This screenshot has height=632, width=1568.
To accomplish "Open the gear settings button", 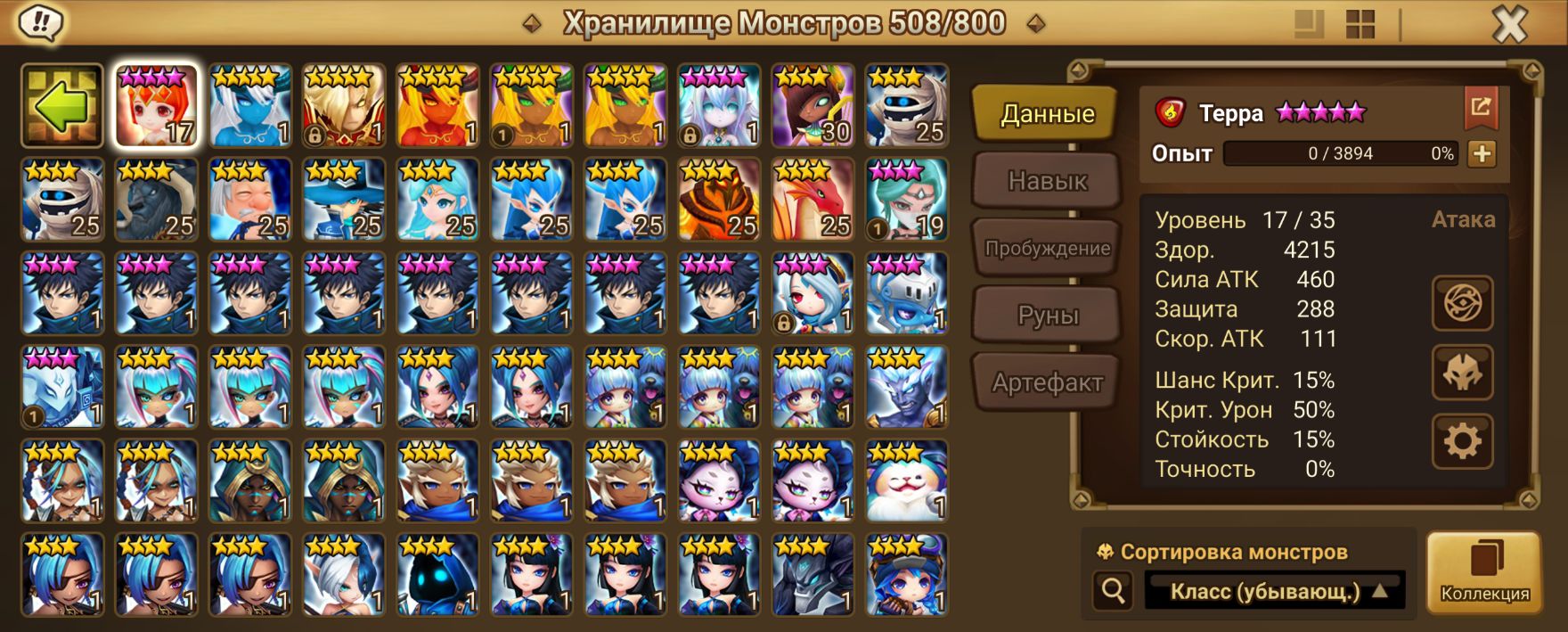I will [x=1462, y=441].
